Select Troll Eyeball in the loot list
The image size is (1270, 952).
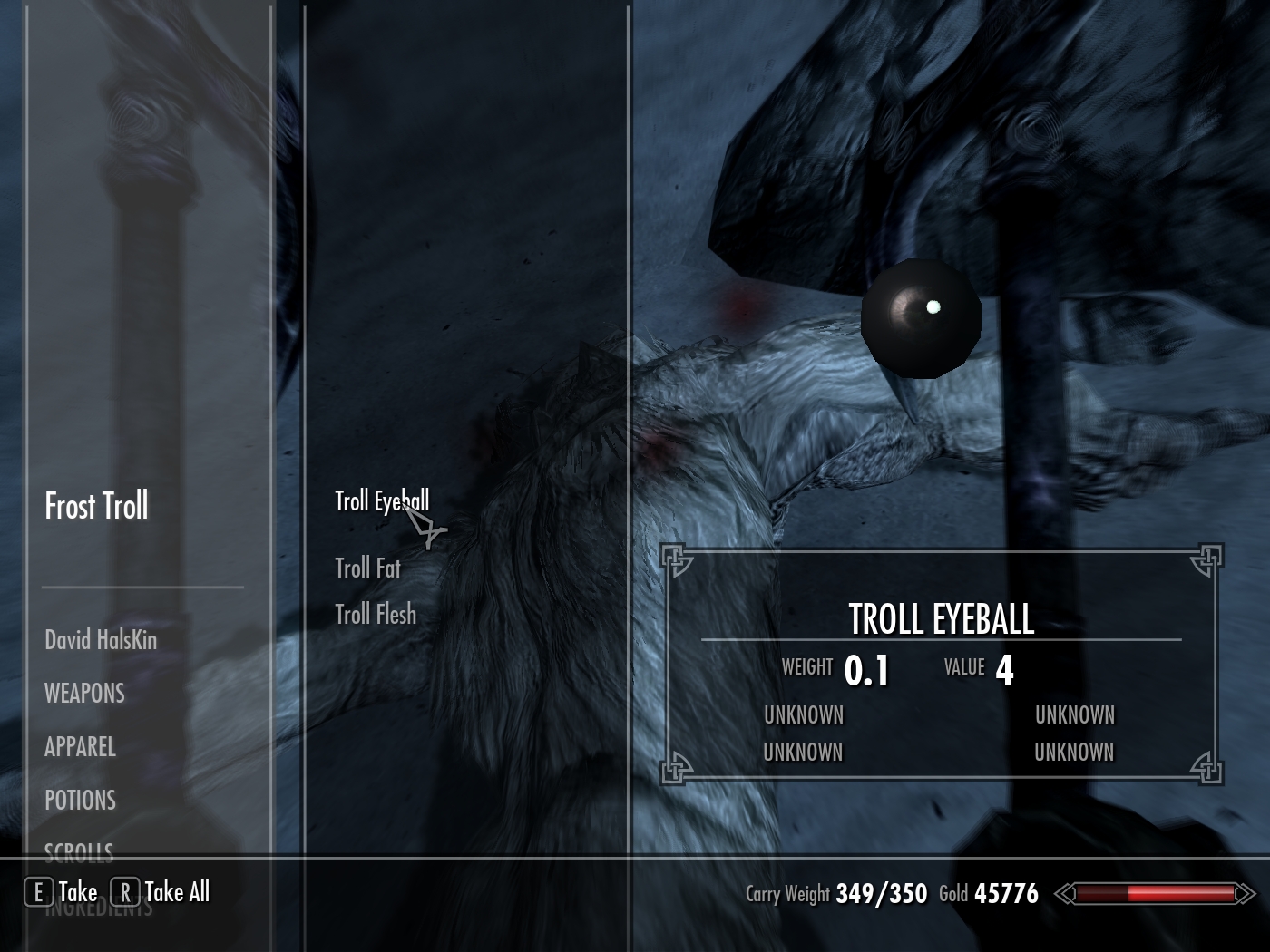[x=381, y=501]
